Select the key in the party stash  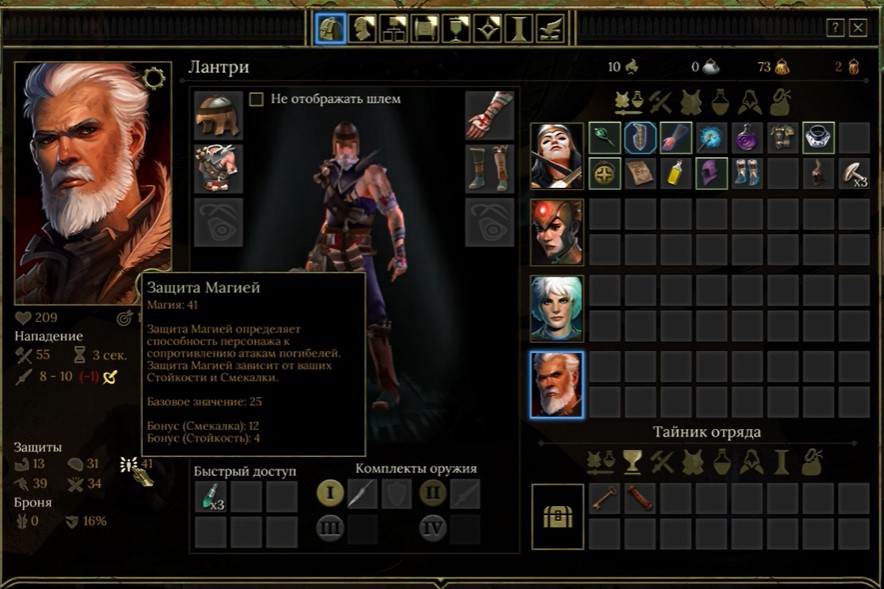click(x=604, y=497)
